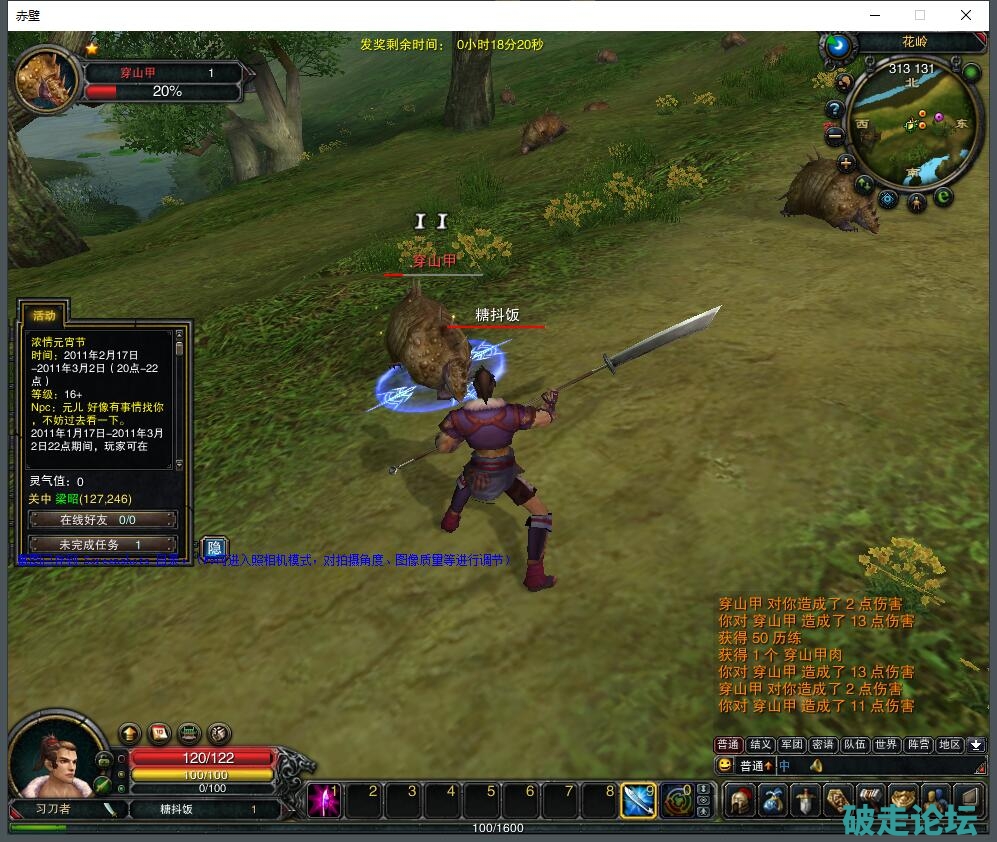Open the 未完成任务 unfinished quests list
The width and height of the screenshot is (997, 842).
(103, 544)
